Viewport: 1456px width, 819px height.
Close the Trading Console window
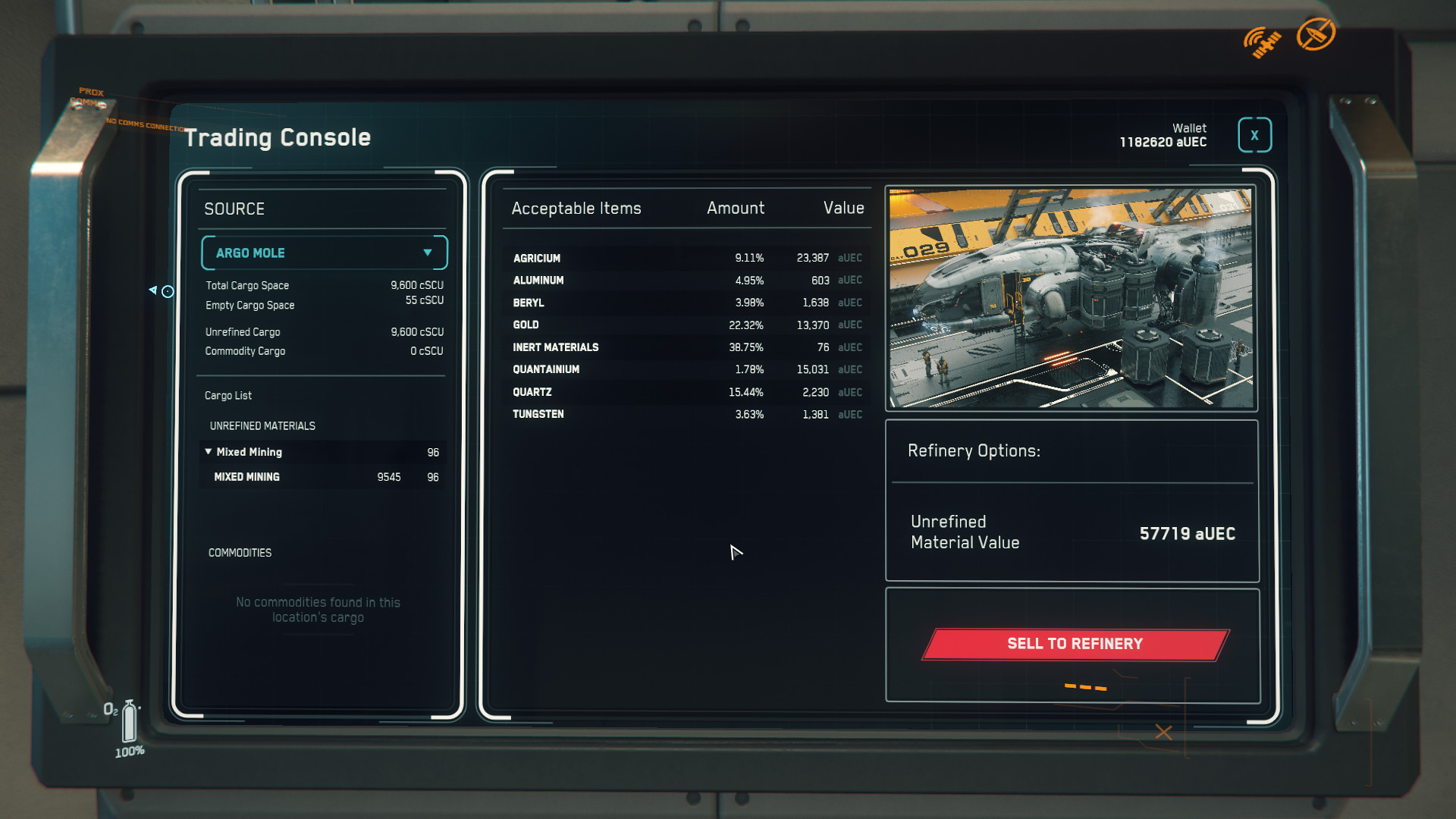point(1254,136)
